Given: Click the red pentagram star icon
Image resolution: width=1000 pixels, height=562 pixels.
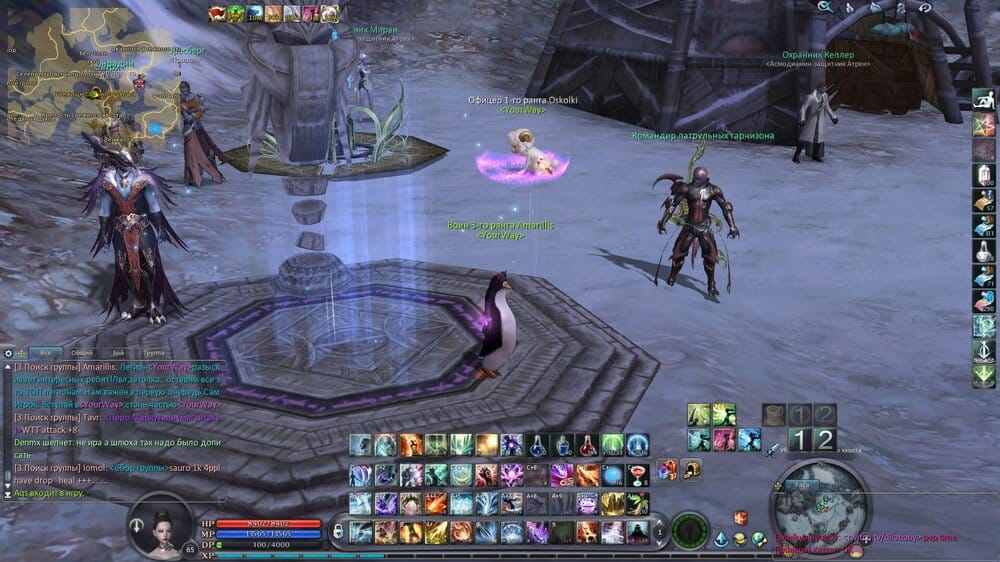Looking at the screenshot, I should coord(984,125).
